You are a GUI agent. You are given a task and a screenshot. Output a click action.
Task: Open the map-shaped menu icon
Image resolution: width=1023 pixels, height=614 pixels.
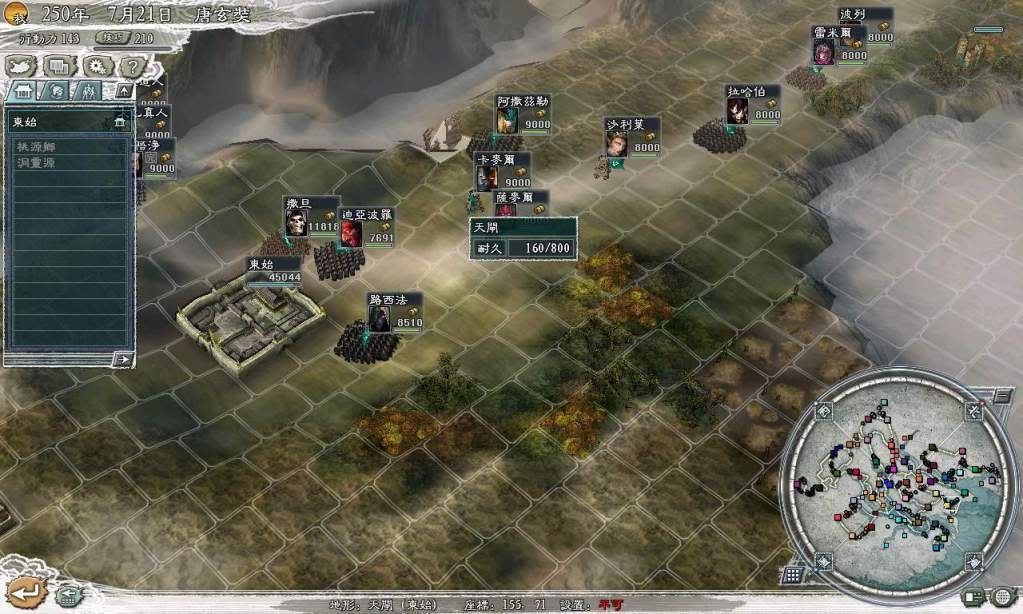(22, 66)
